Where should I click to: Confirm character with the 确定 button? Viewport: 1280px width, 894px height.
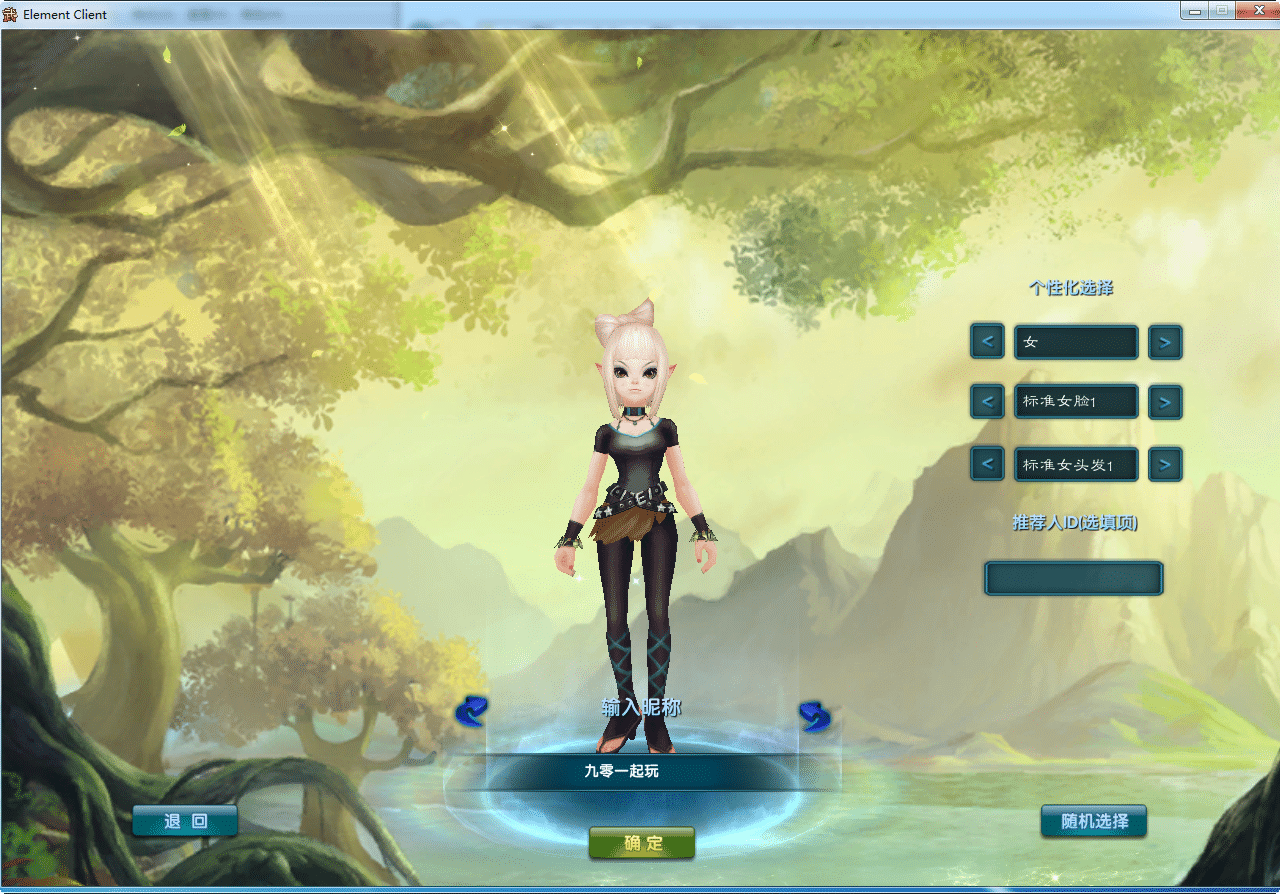[642, 843]
